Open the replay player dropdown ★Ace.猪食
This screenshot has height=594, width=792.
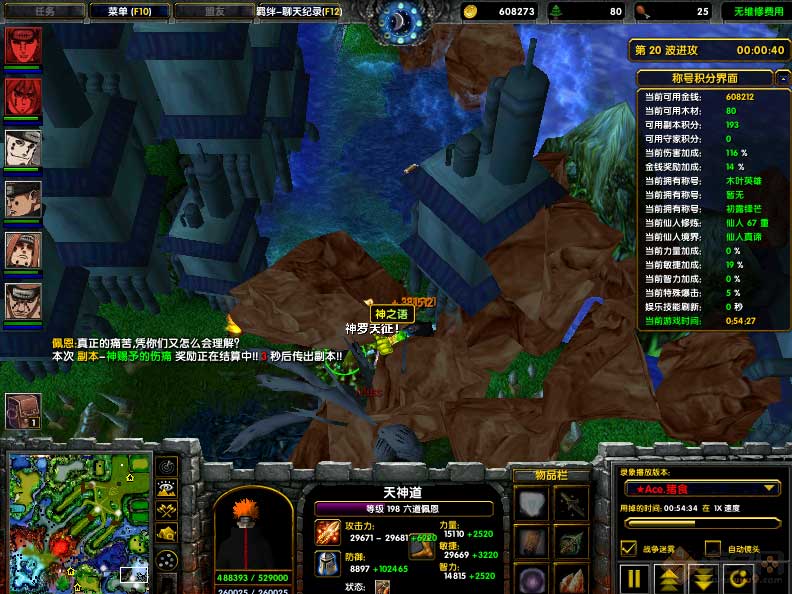(x=701, y=488)
